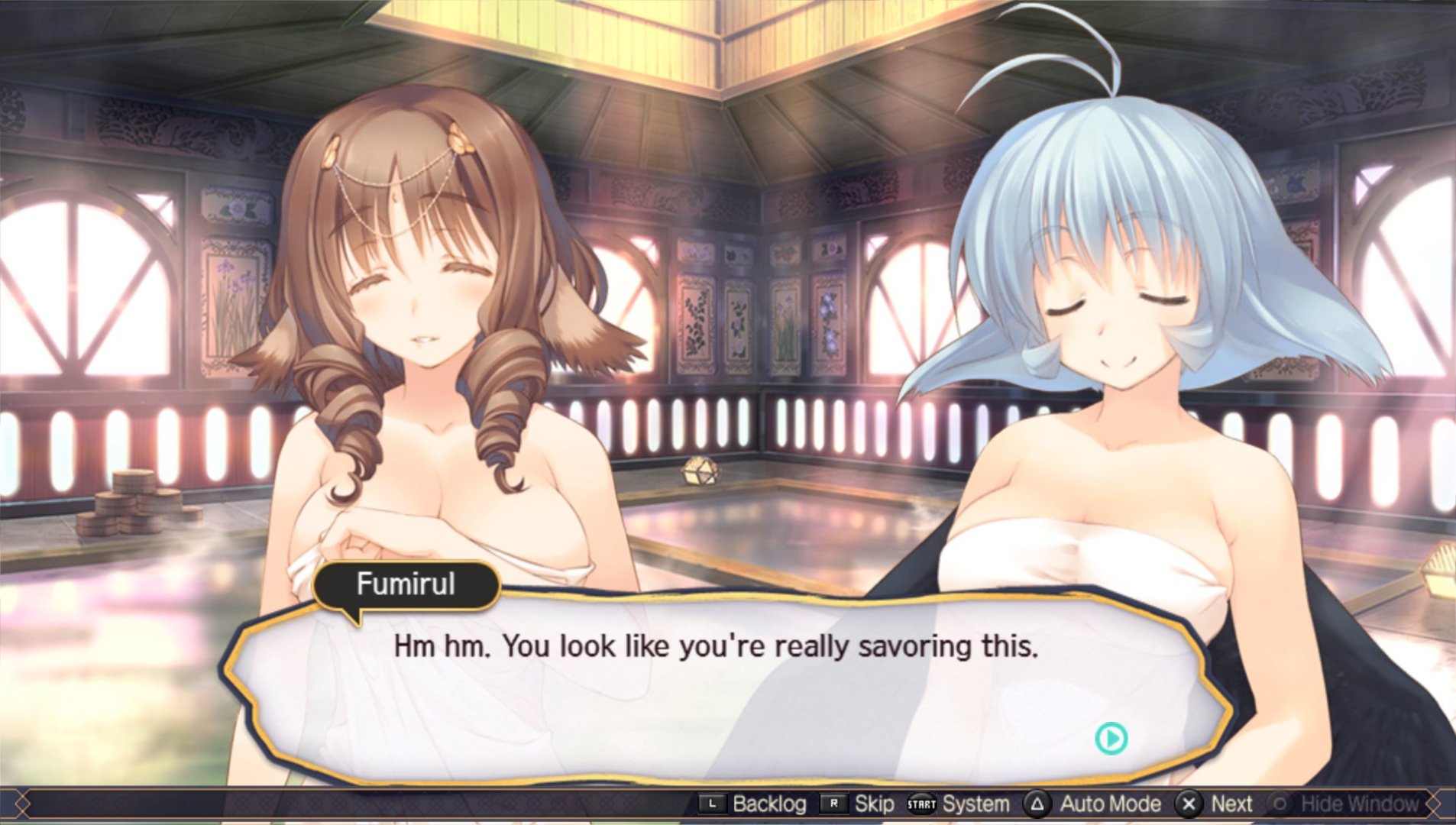Open the Backlog of past dialogue
This screenshot has width=1456, height=825.
point(753,804)
